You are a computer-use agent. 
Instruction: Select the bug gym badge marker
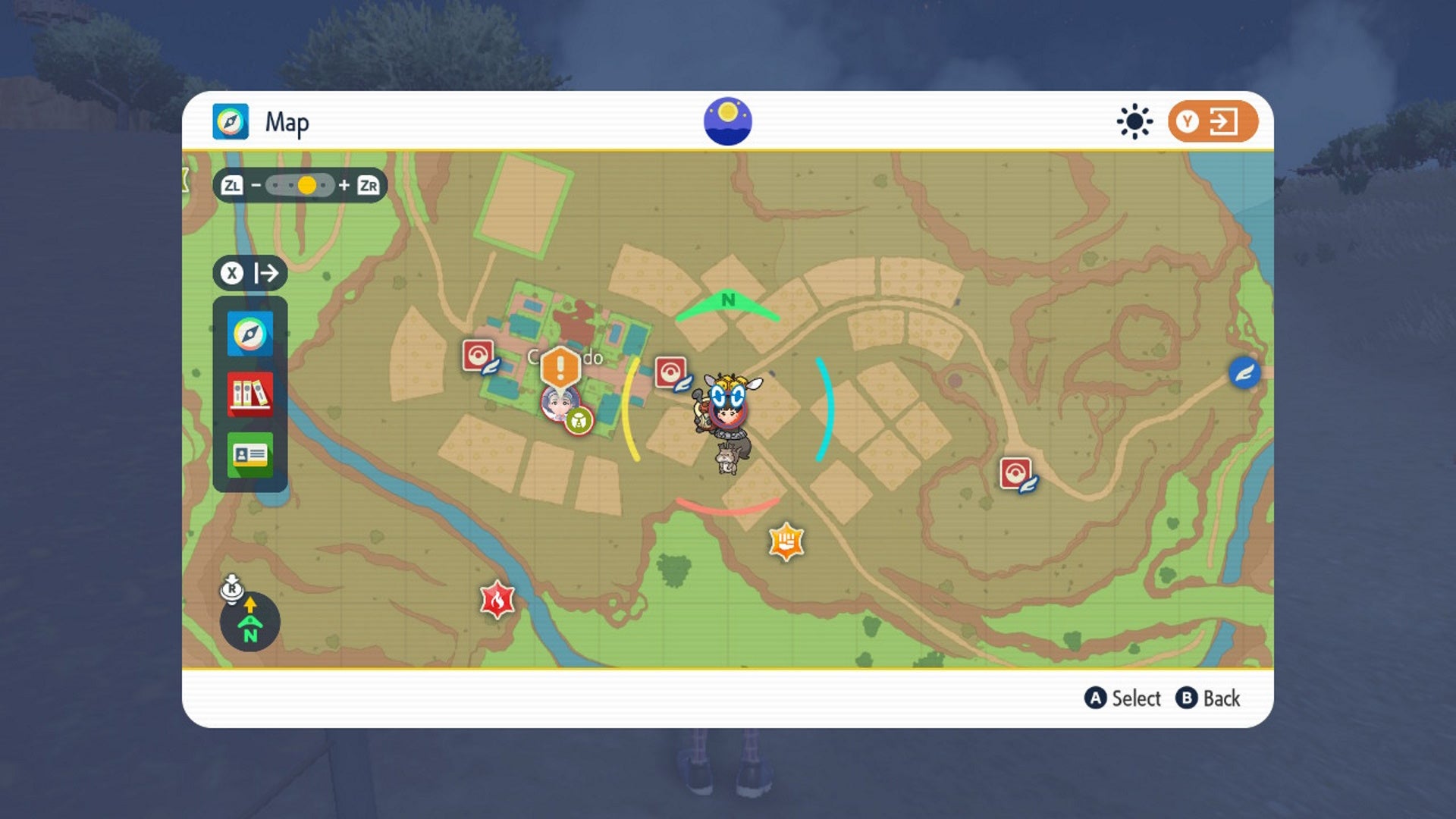pyautogui.click(x=579, y=420)
